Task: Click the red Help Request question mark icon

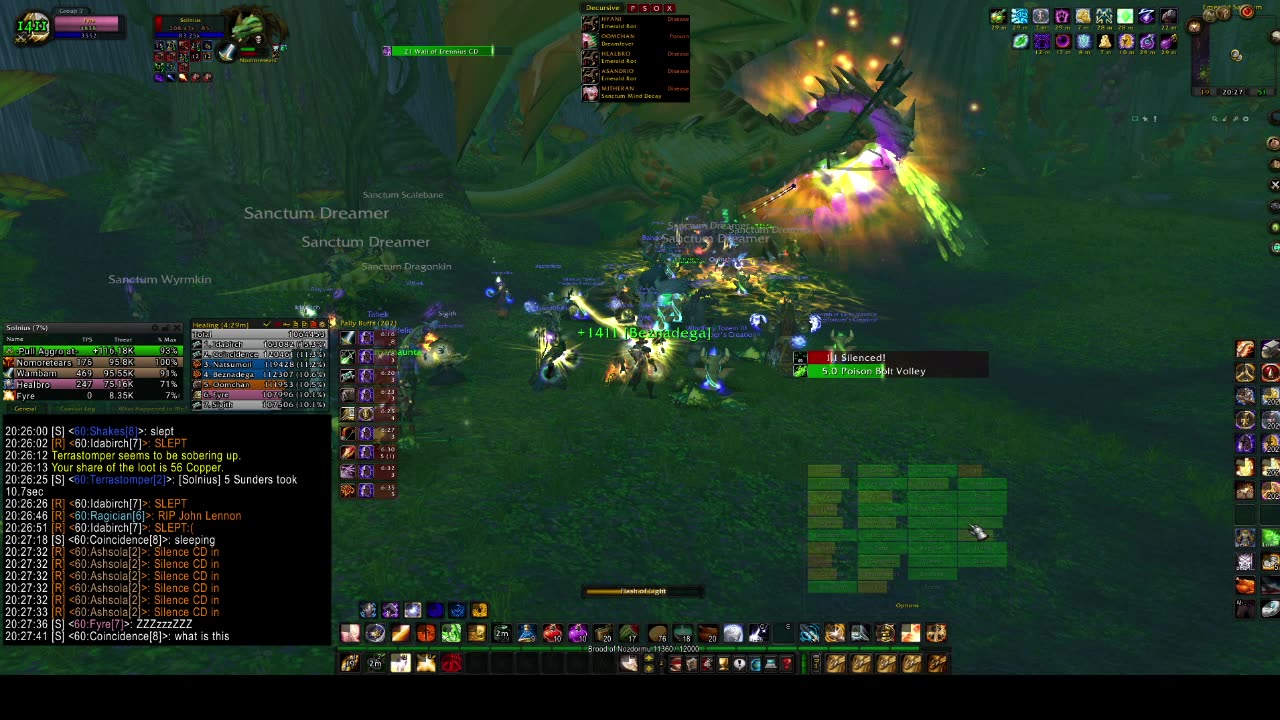Action: click(x=788, y=662)
